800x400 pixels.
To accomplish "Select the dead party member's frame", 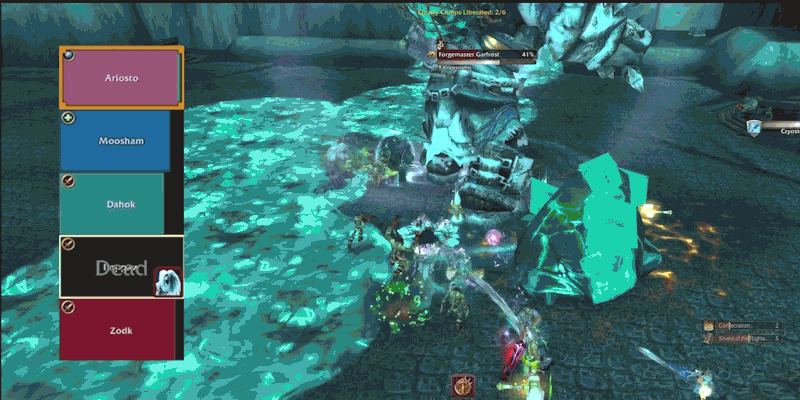I will pos(121,267).
